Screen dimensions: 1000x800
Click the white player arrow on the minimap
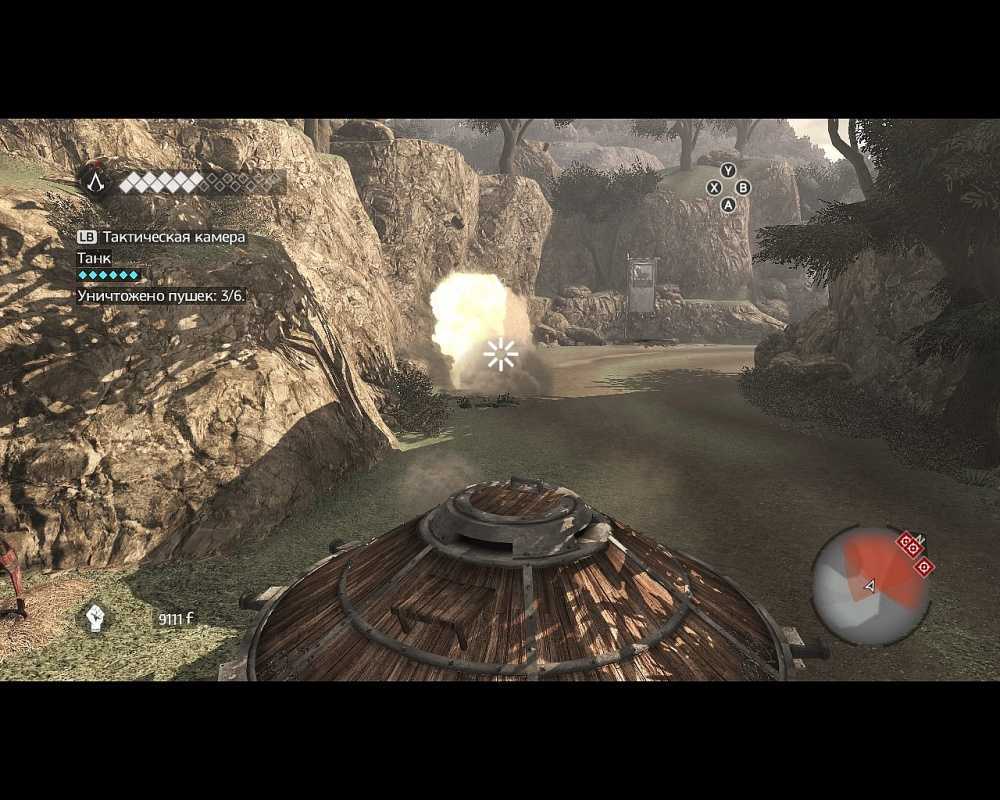pos(869,586)
